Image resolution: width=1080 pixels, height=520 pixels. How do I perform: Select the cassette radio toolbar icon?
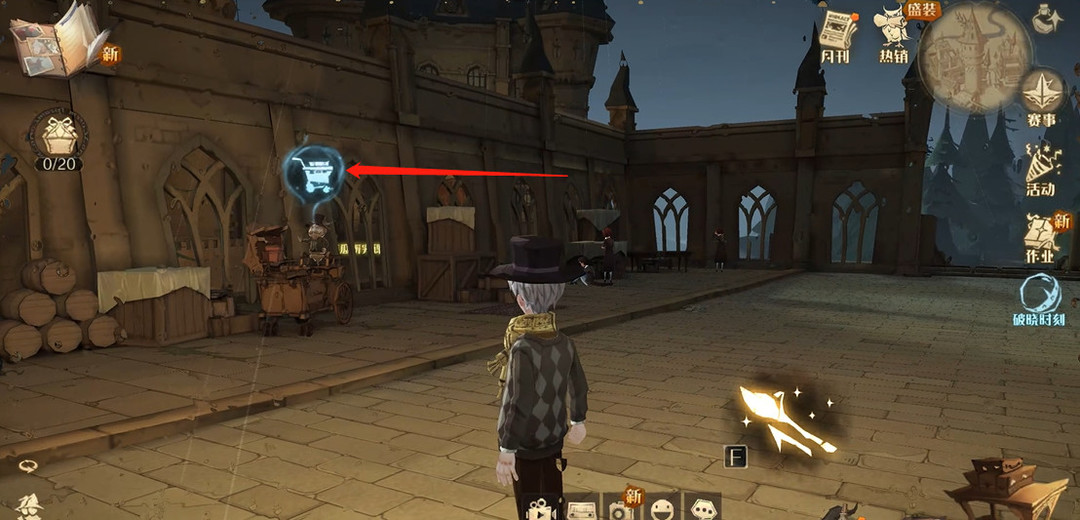click(583, 510)
